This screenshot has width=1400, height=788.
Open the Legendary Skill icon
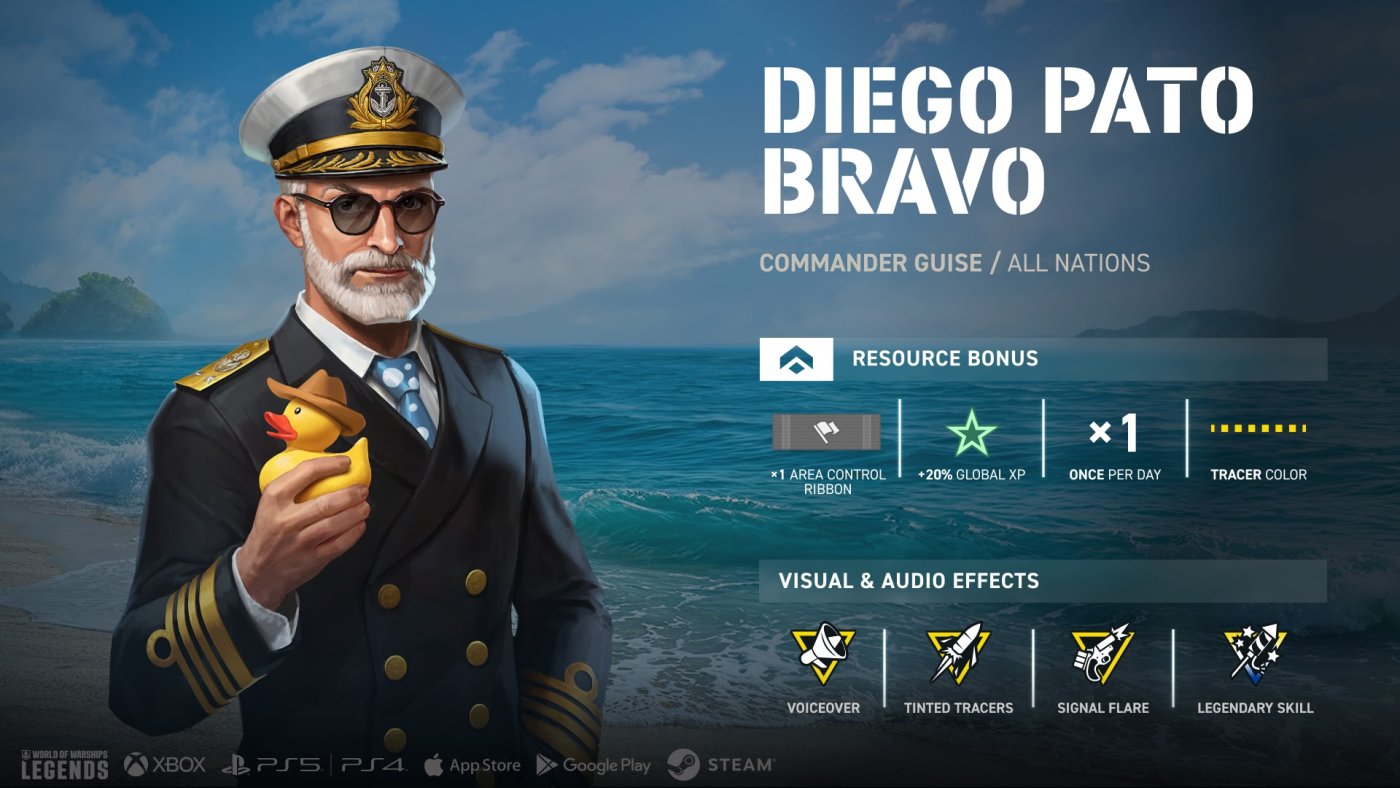coord(1255,653)
